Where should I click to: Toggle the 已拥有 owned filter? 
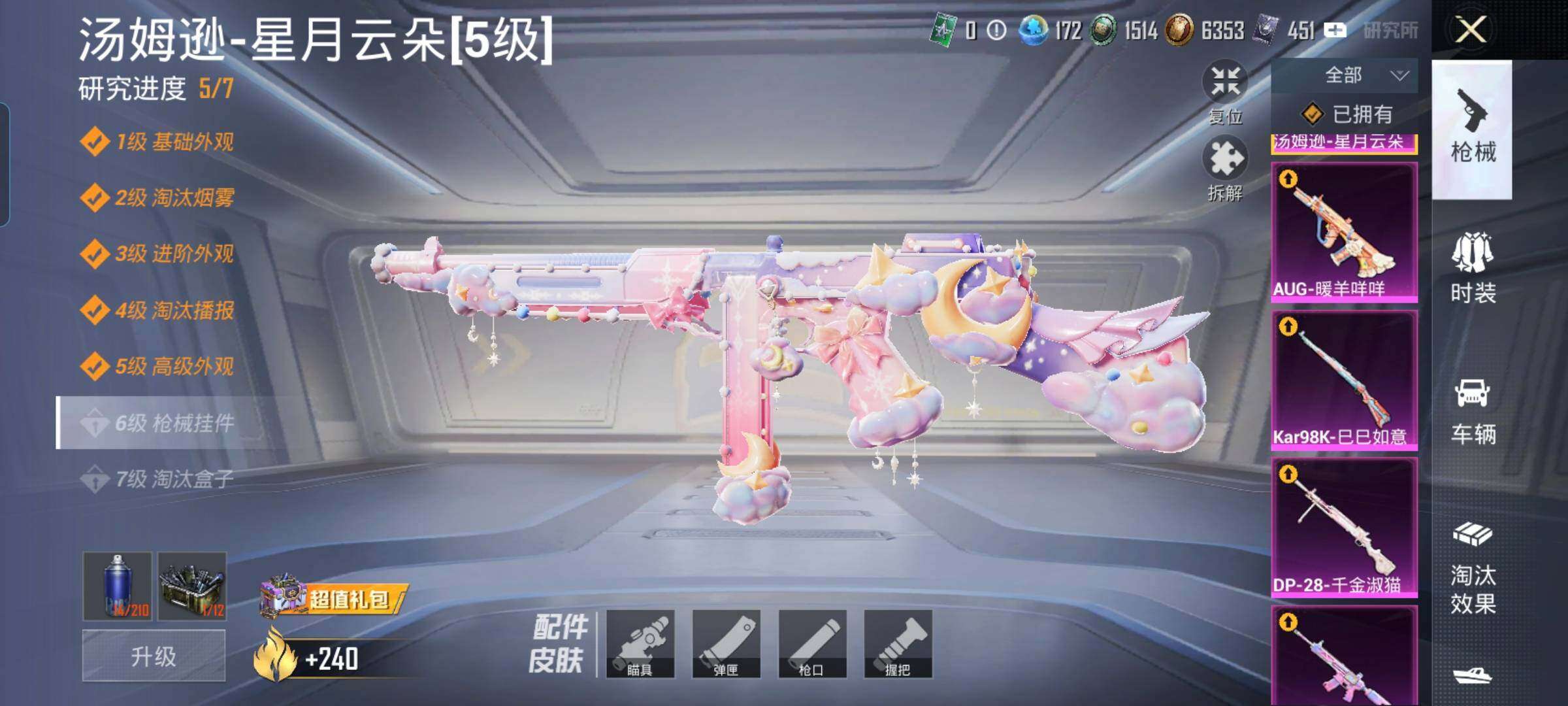(1348, 112)
